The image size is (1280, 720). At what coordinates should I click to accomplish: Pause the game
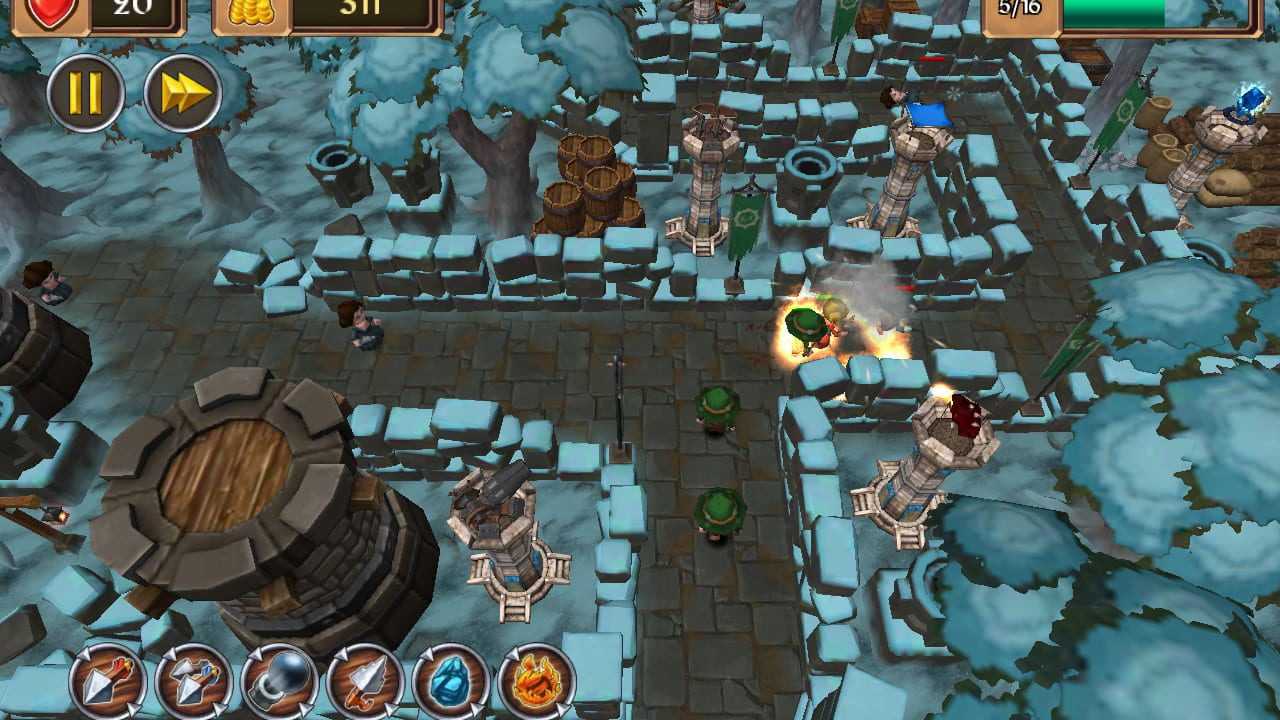pyautogui.click(x=85, y=93)
